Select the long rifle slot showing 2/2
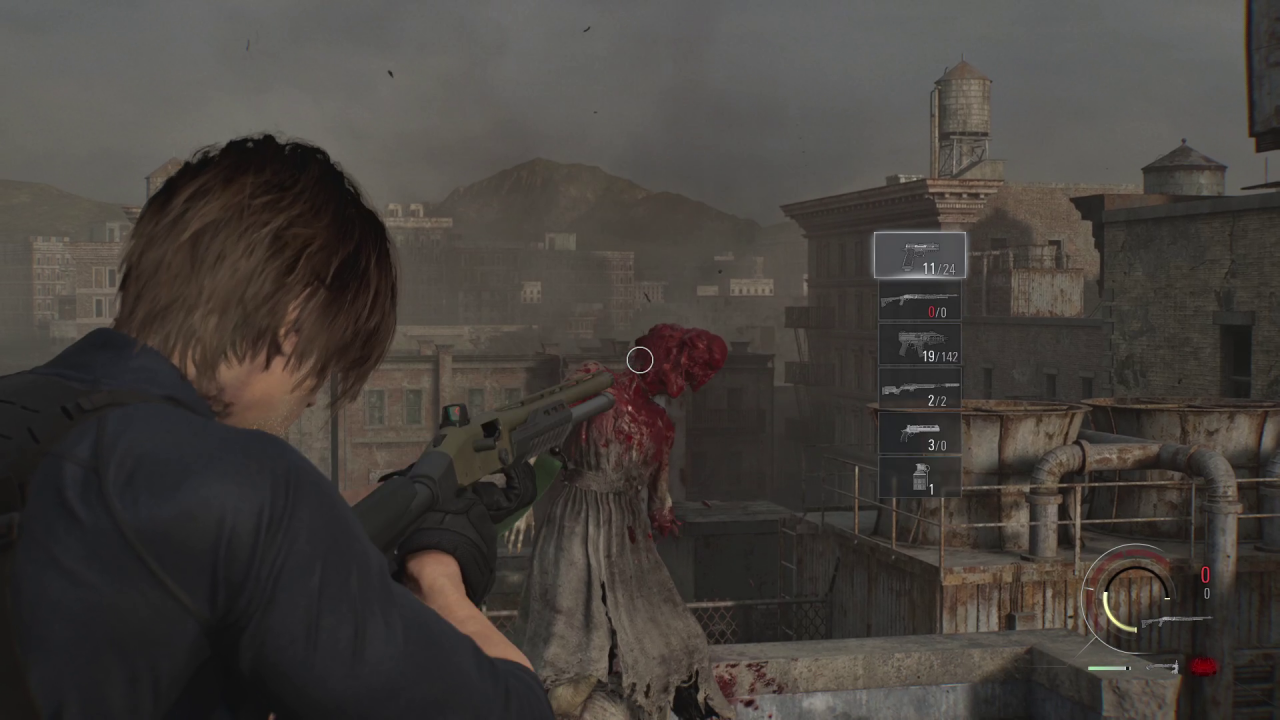1280x720 pixels. pyautogui.click(x=919, y=389)
